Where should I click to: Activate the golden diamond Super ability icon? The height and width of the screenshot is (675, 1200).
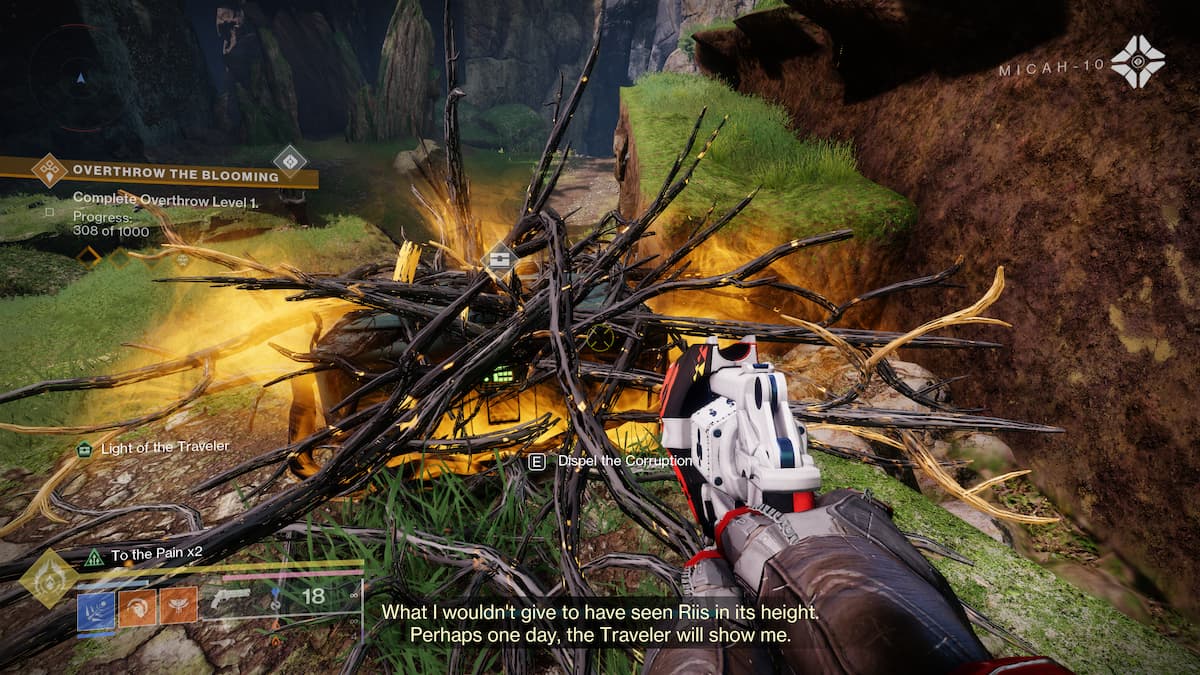49,576
